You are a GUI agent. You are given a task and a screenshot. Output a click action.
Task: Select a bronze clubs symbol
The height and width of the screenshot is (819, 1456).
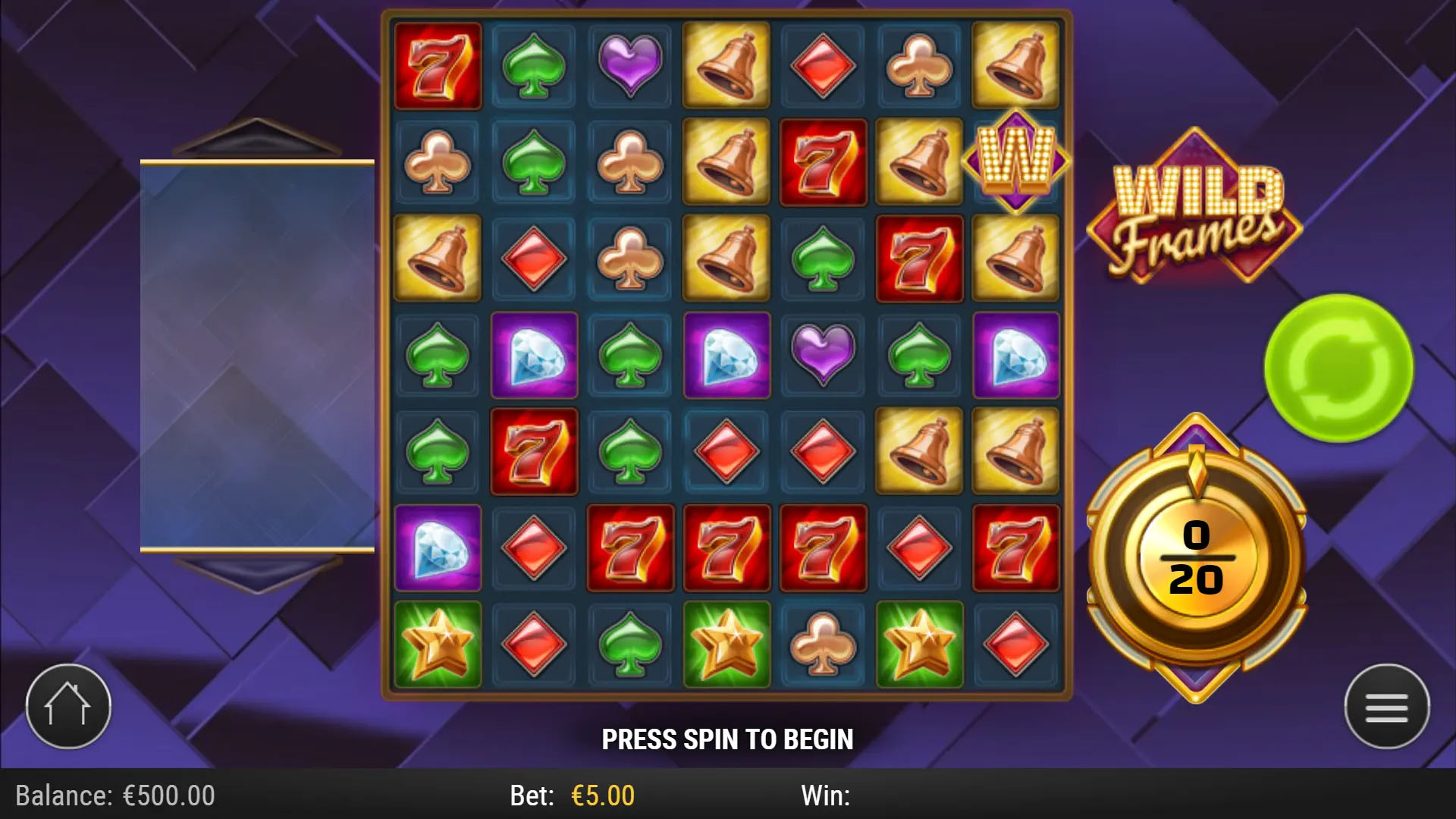coord(920,64)
